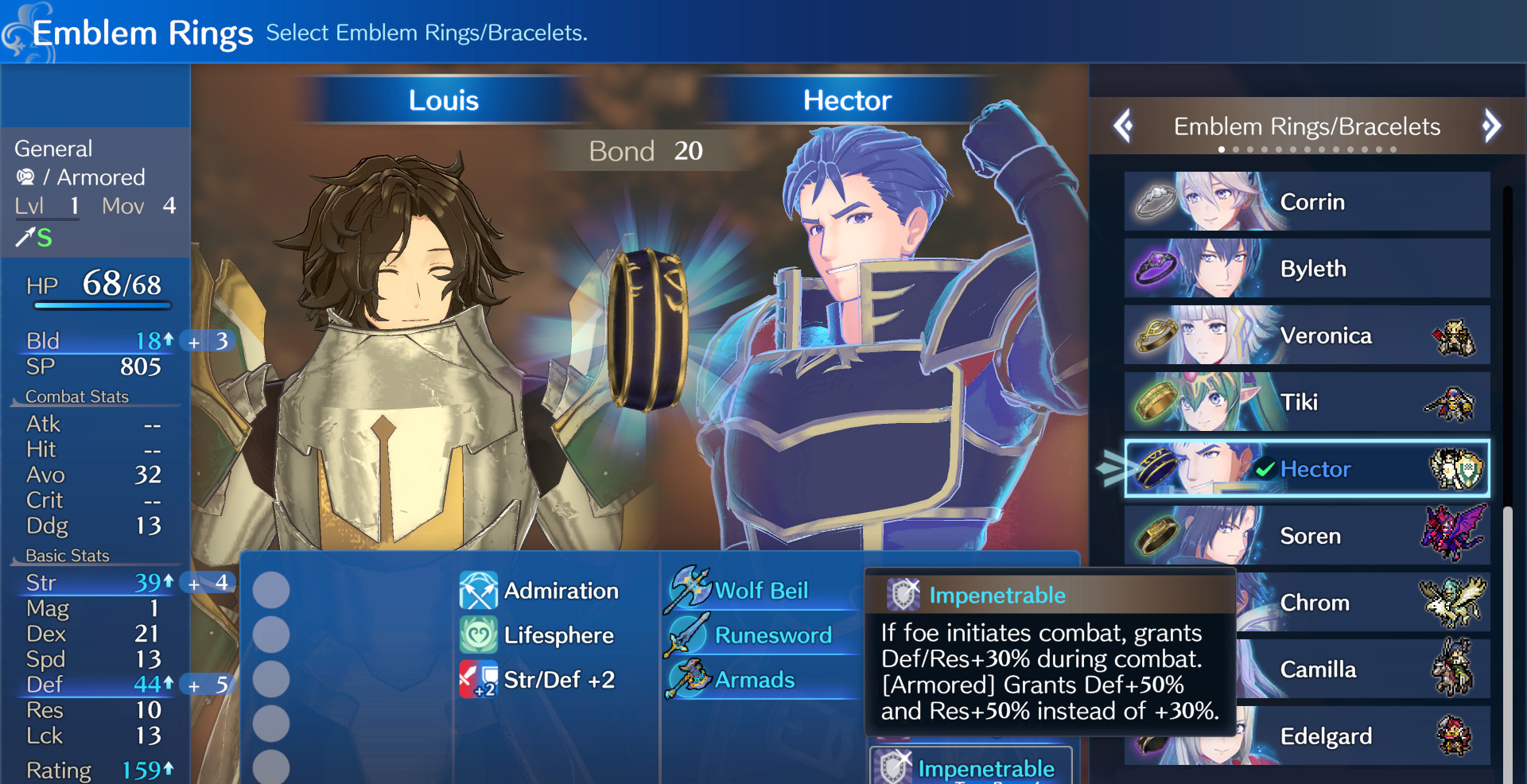Select the first page indicator dot

(1222, 149)
